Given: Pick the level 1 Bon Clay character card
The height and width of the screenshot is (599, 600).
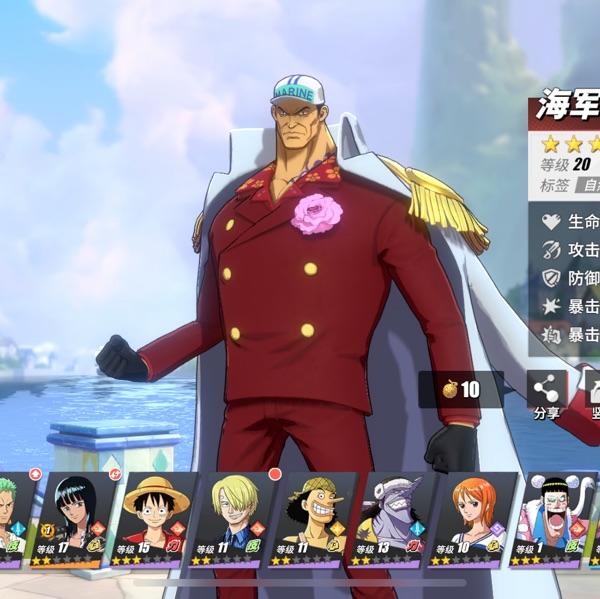Looking at the screenshot, I should tap(549, 520).
